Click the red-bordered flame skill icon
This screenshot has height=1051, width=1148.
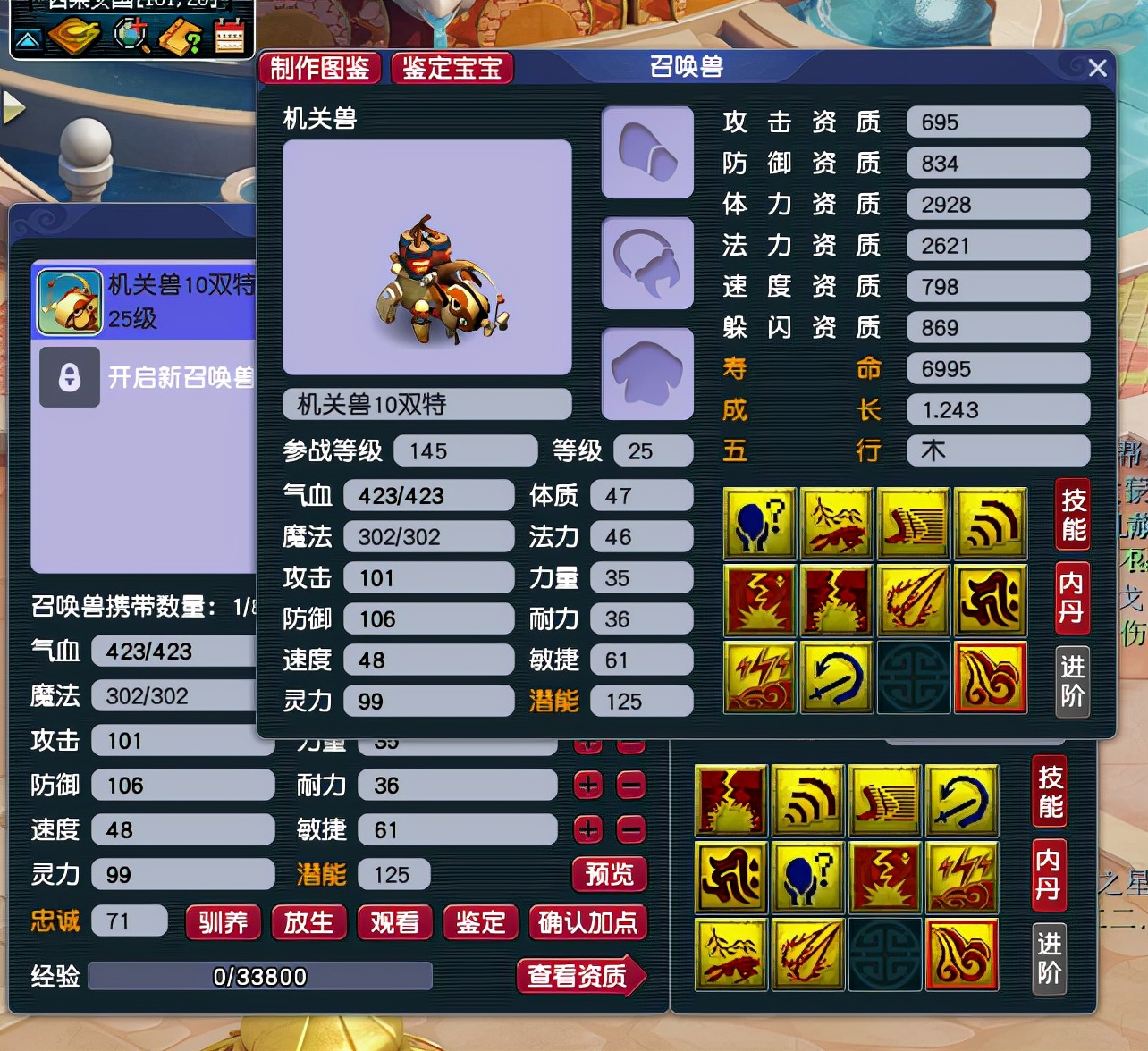(991, 677)
